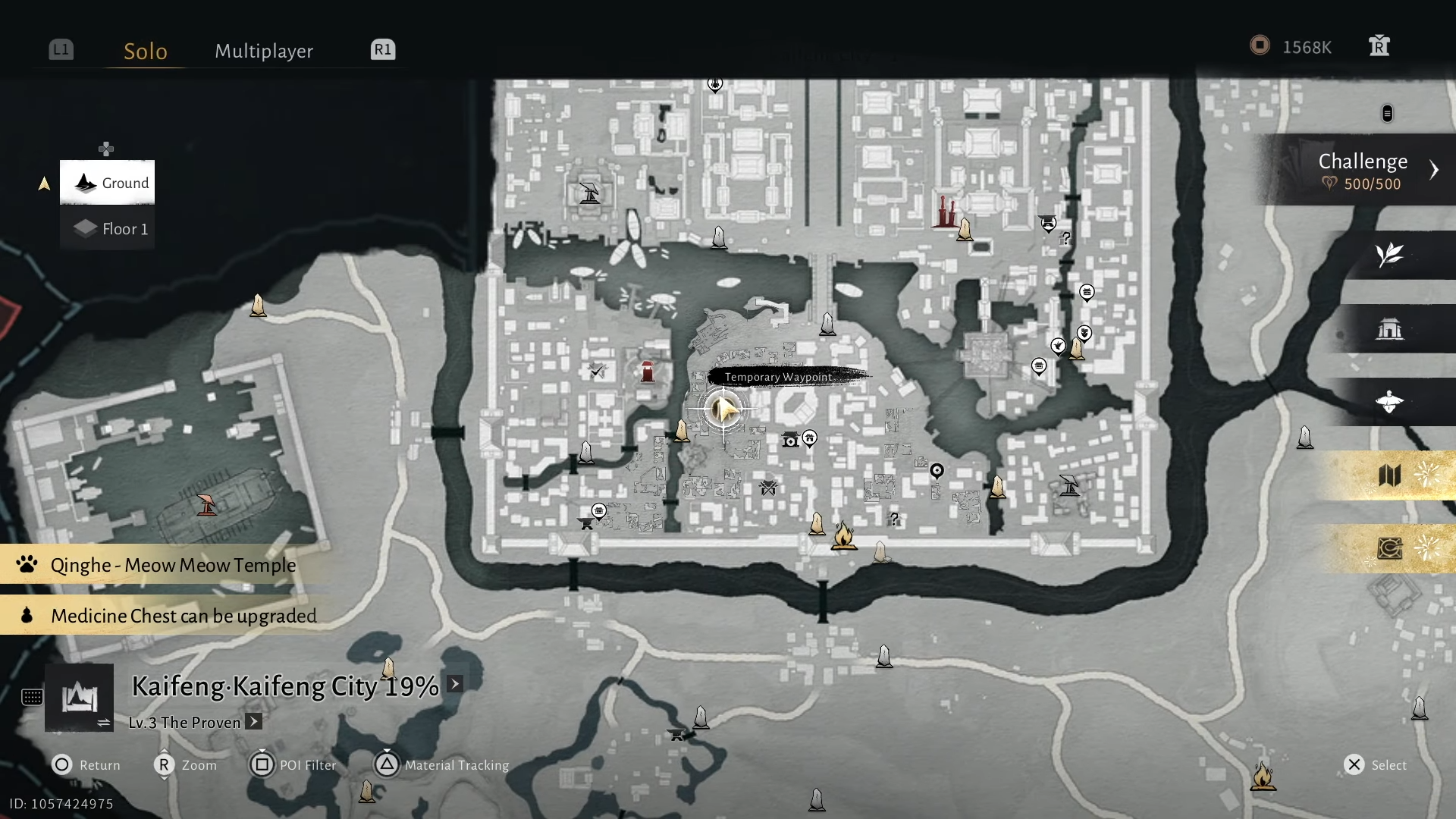Select the tea leaf collectible icon
The width and height of the screenshot is (1456, 819).
click(x=1390, y=255)
